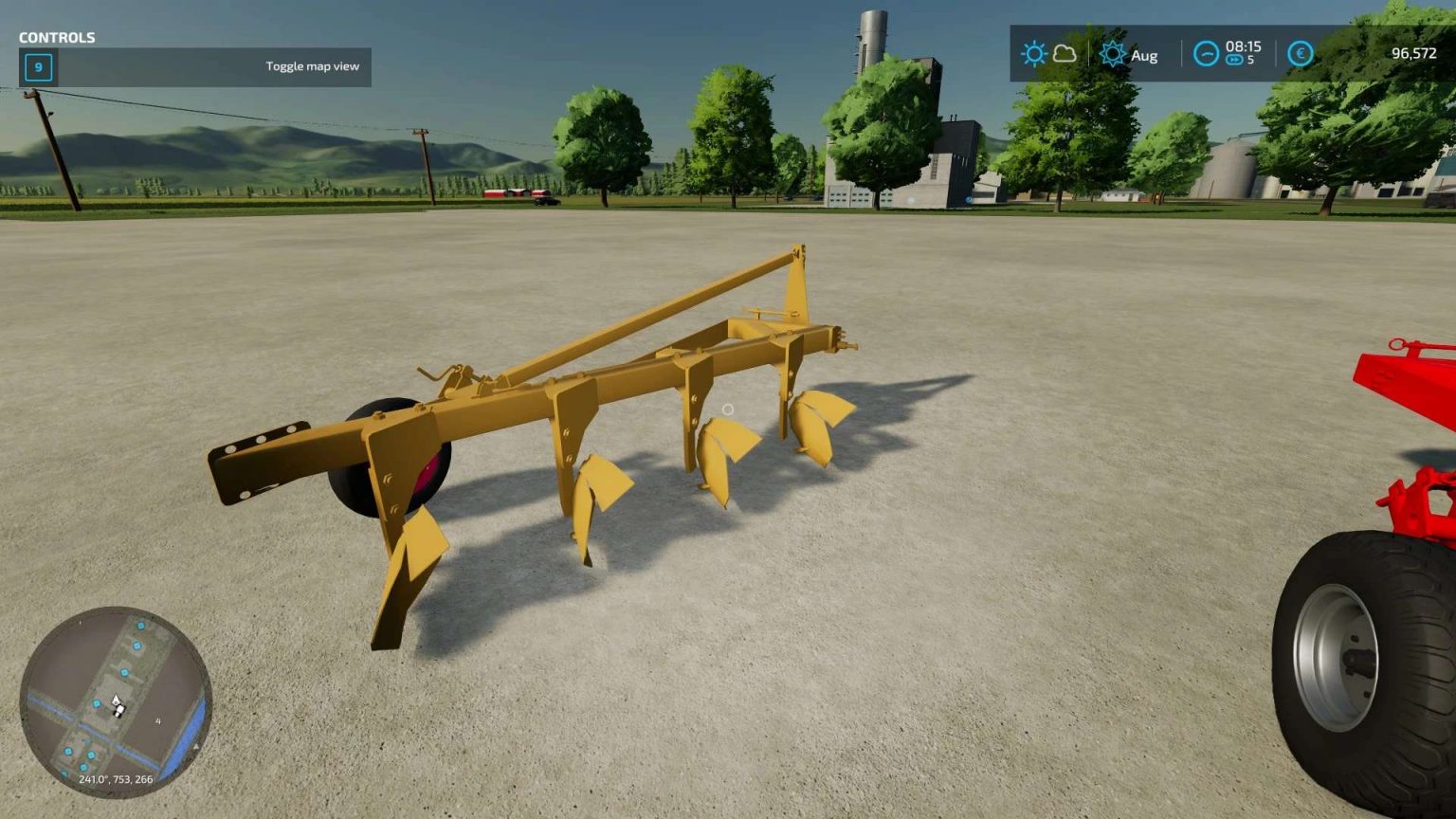
Task: Expand the weather forecast display
Action: [x=1048, y=54]
